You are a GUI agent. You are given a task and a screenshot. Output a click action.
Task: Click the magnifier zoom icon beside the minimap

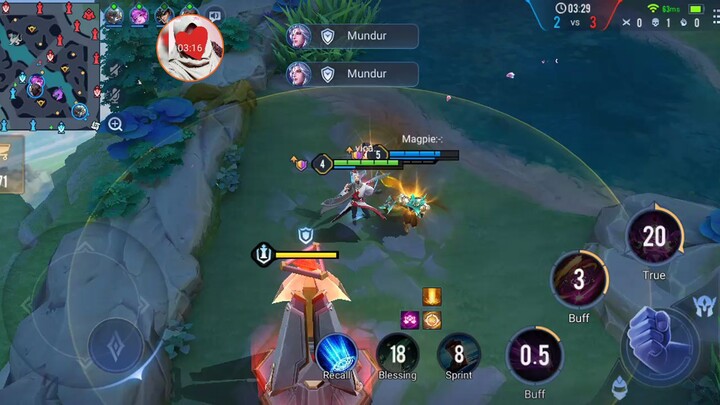115,124
